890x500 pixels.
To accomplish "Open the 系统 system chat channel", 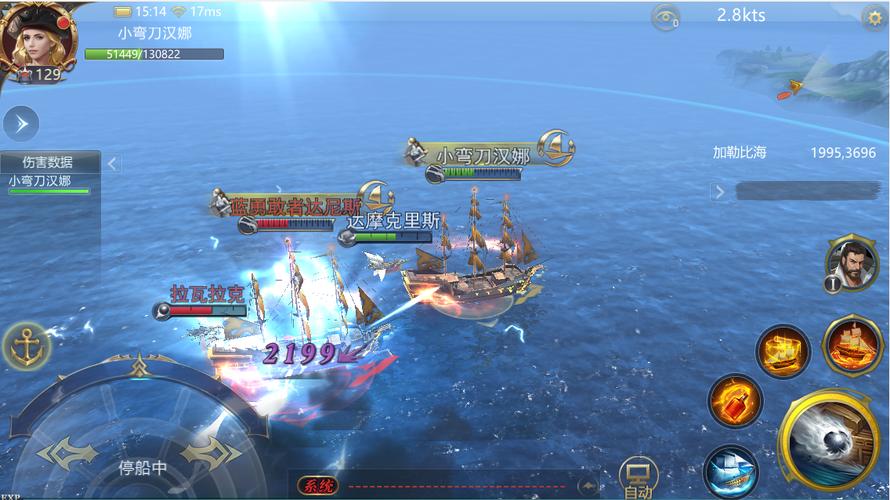I will (318, 486).
